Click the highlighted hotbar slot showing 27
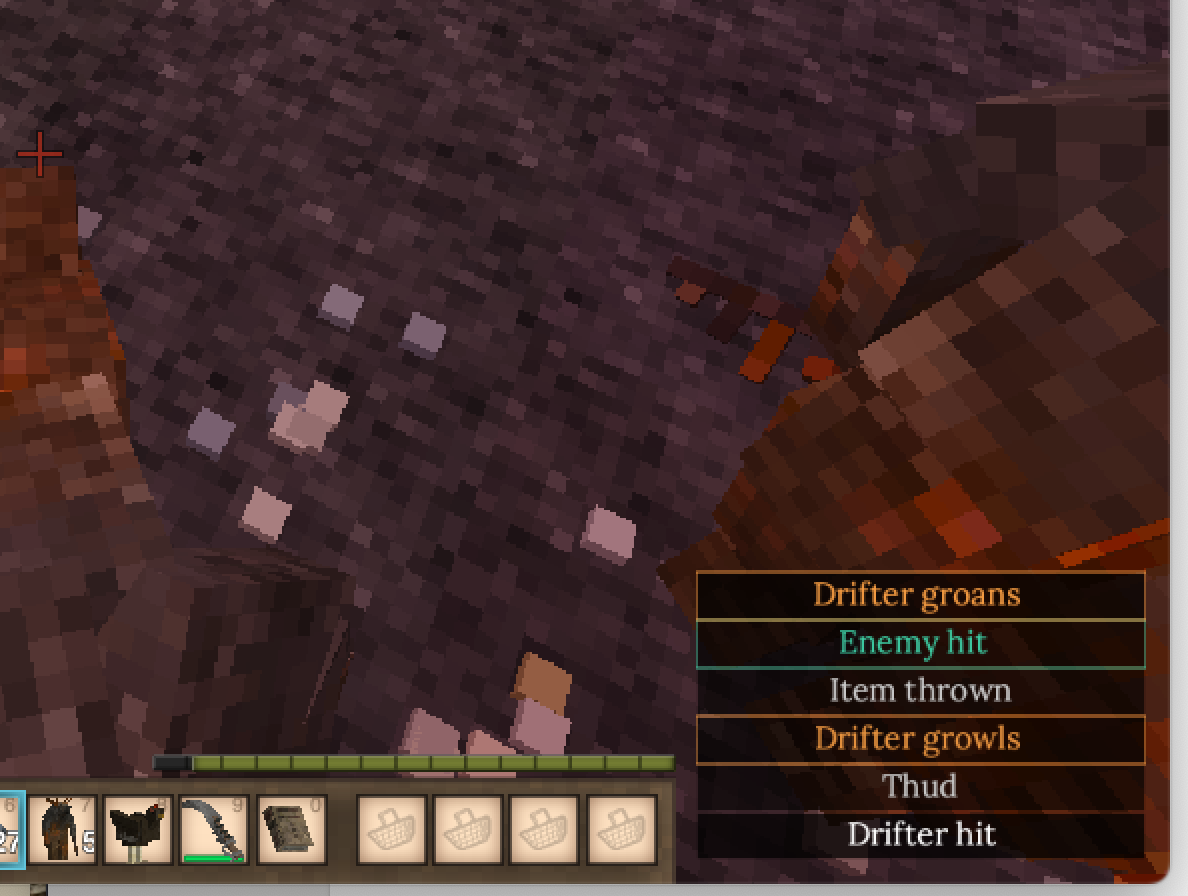The image size is (1188, 896). [10, 830]
